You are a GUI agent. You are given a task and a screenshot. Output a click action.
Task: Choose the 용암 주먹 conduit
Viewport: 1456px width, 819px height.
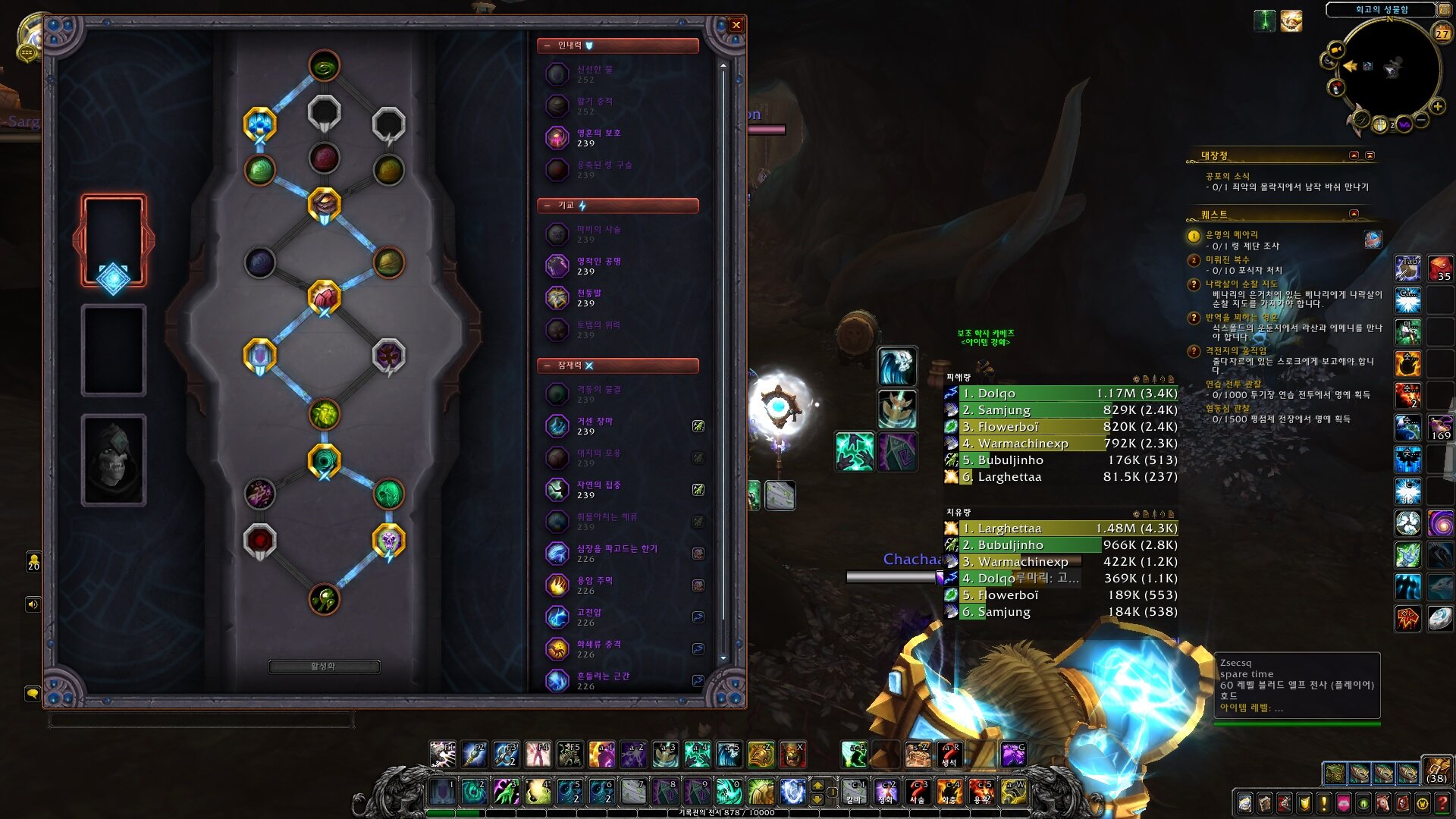point(595,585)
